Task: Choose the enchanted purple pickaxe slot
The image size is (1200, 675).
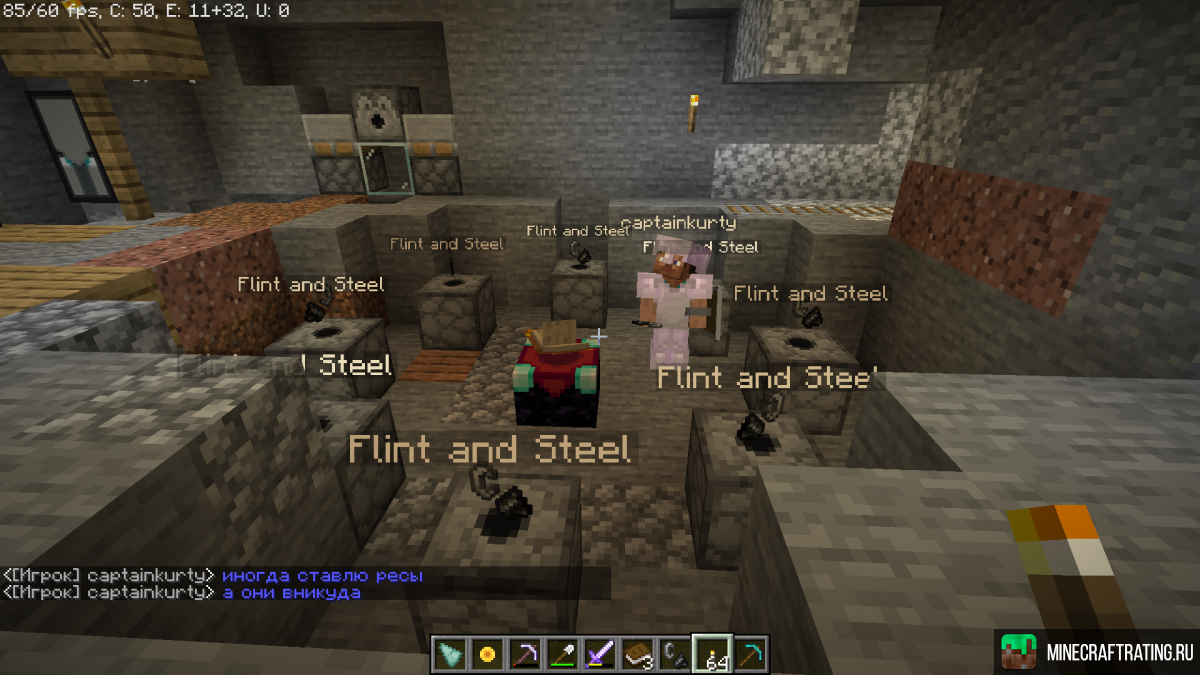Action: 525,653
